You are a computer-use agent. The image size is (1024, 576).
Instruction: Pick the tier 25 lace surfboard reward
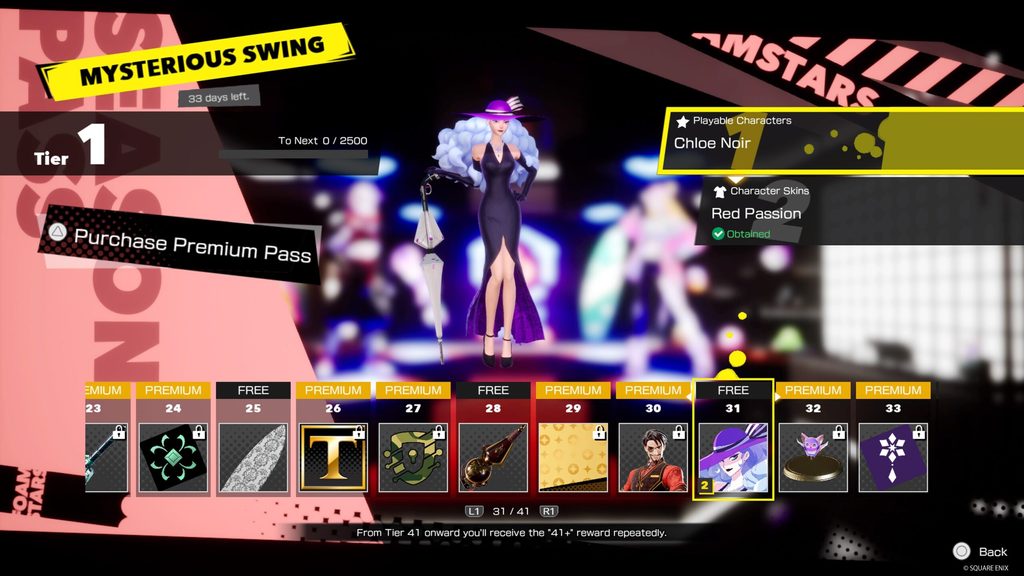tap(253, 457)
